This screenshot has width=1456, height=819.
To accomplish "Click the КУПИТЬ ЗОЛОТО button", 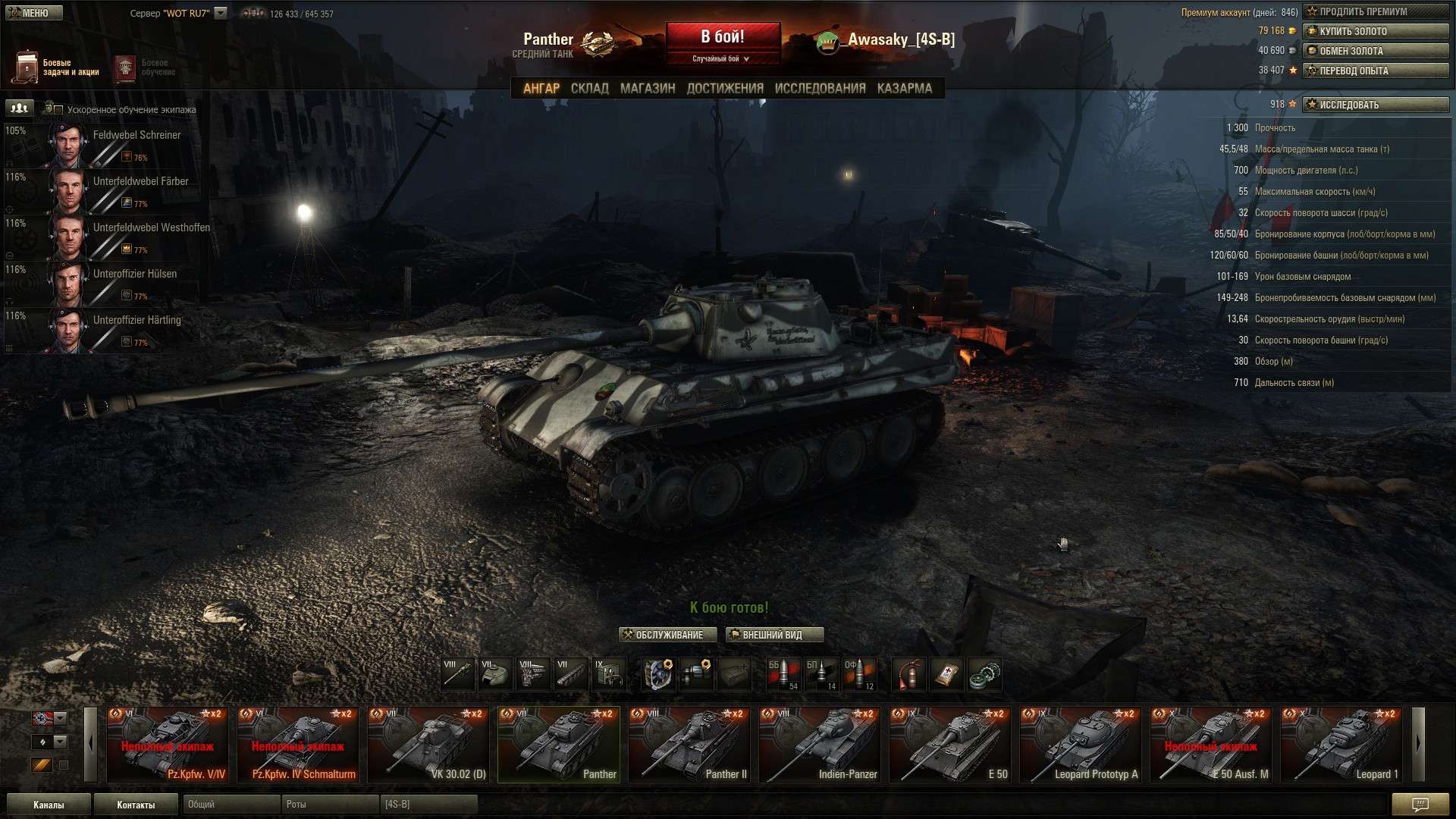I will 1376,31.
